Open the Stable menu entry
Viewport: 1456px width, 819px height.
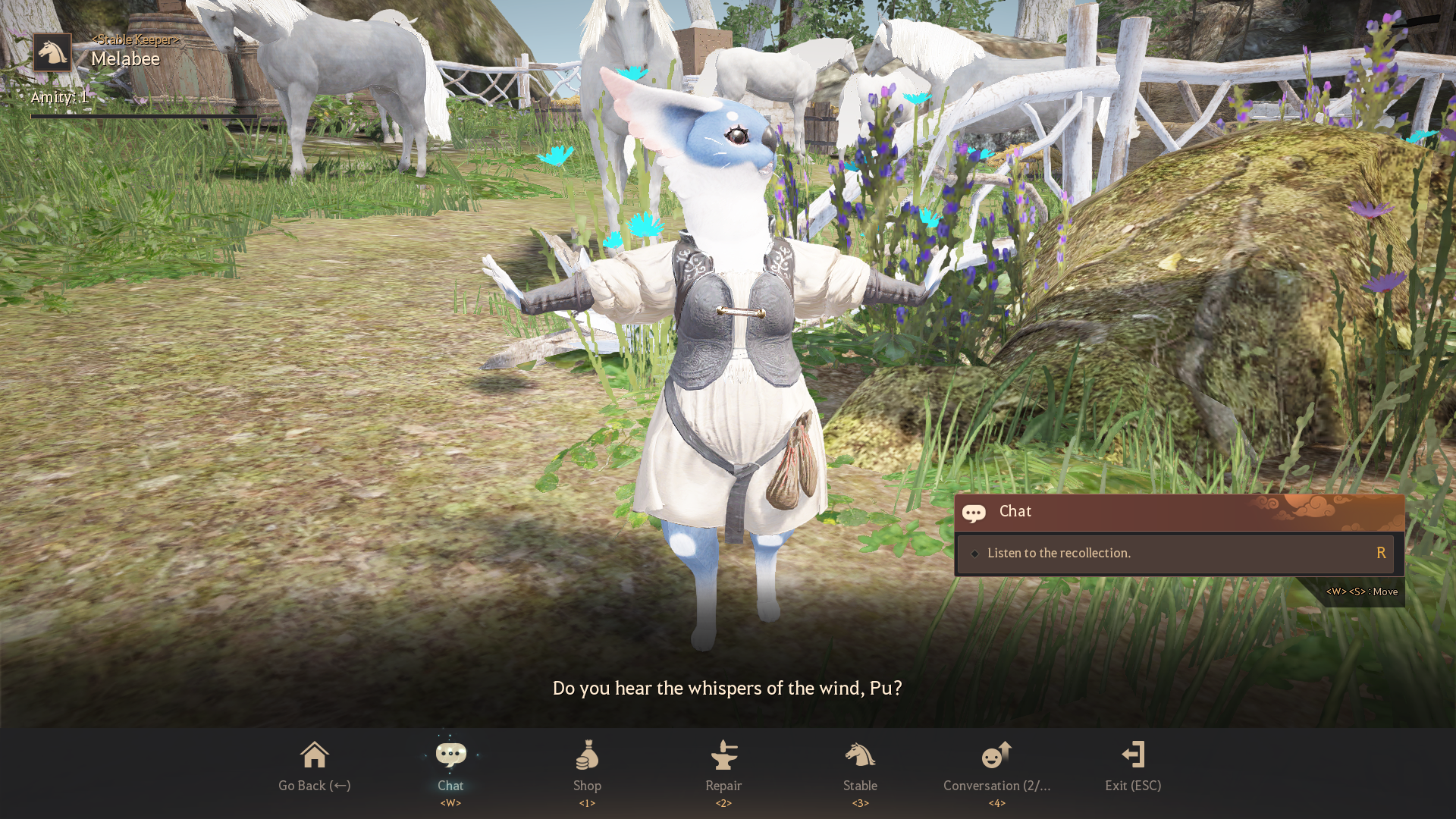pos(860,786)
